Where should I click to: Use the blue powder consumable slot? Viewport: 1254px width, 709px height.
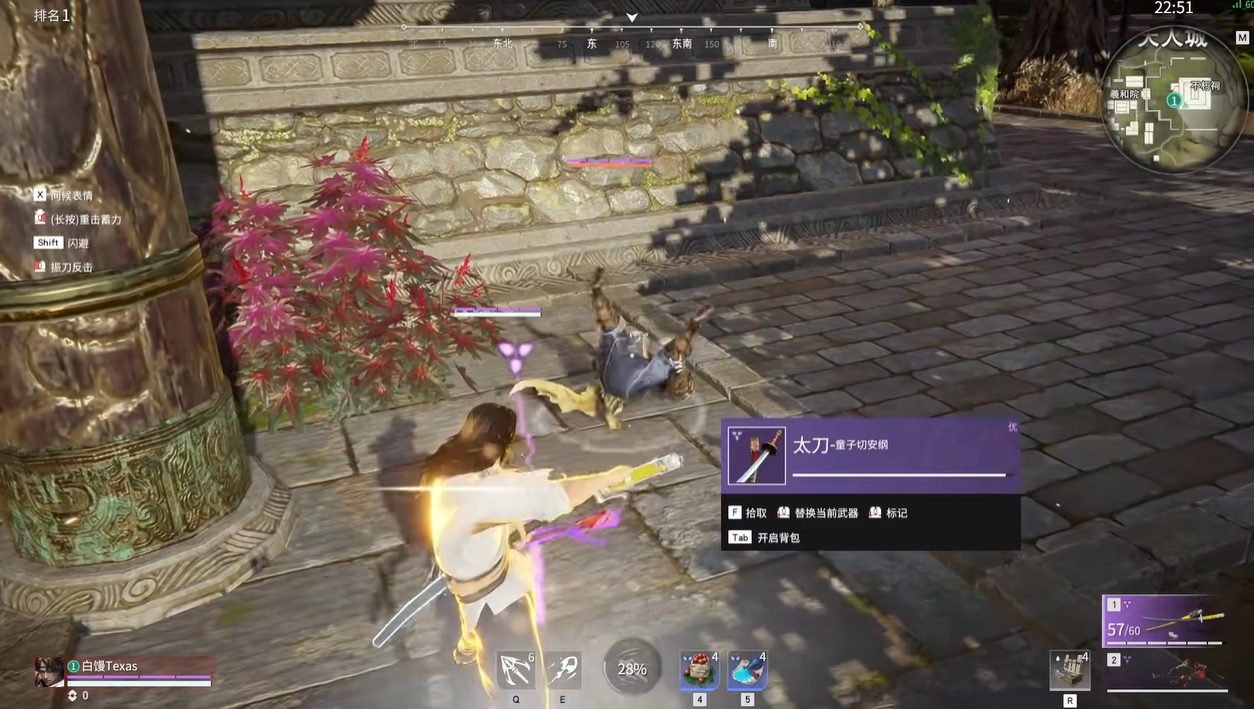pos(746,670)
